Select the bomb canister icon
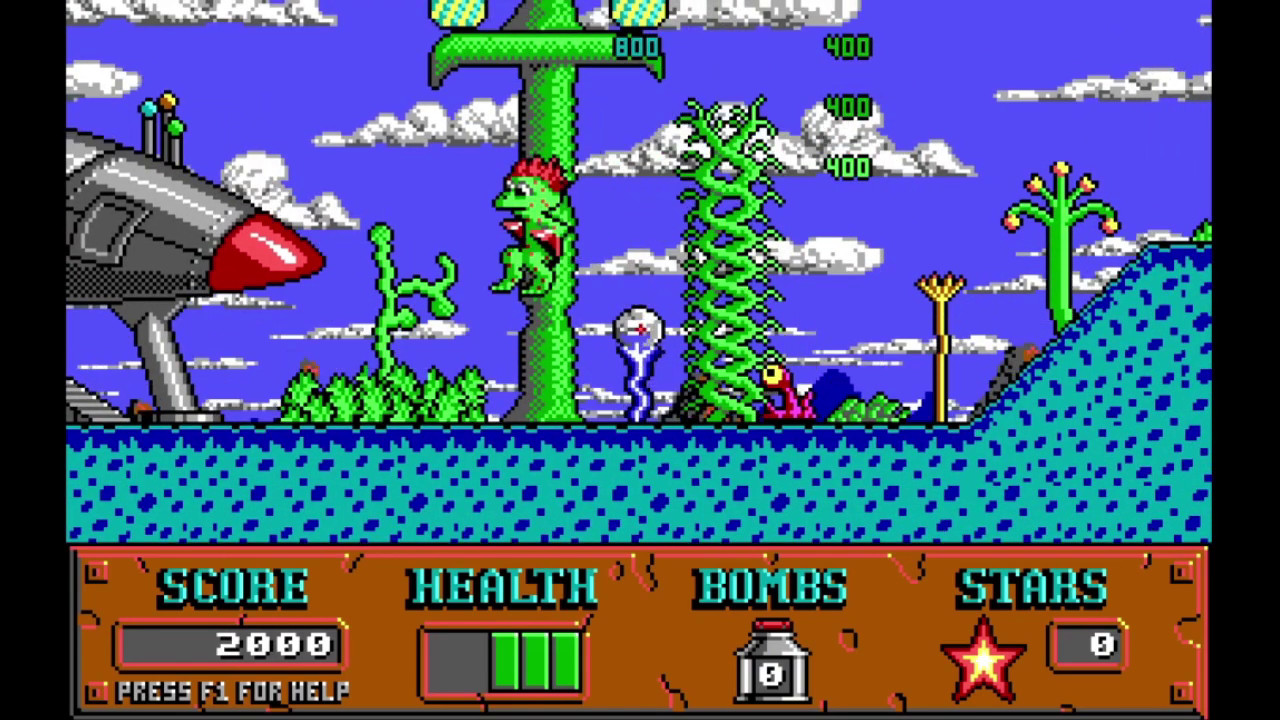The height and width of the screenshot is (720, 1280). 771,661
